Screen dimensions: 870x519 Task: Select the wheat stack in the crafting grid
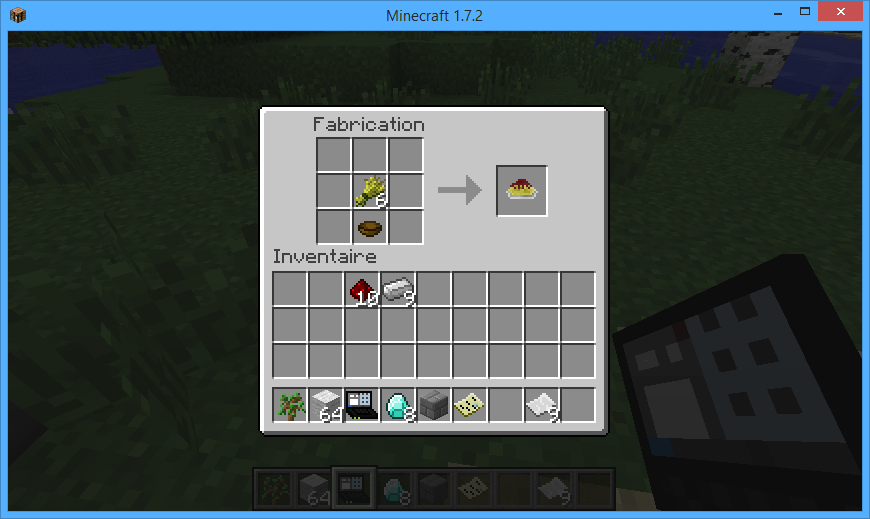point(370,190)
